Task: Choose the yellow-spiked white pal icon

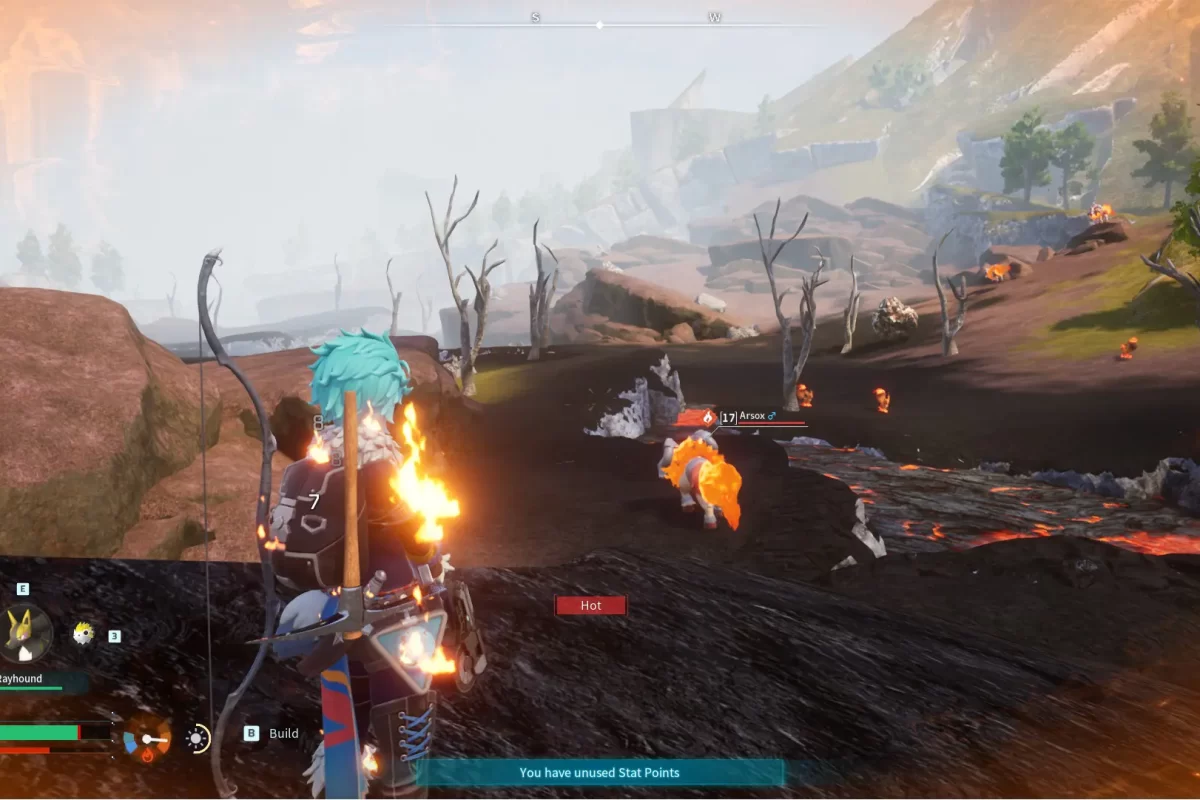Action: coord(84,633)
